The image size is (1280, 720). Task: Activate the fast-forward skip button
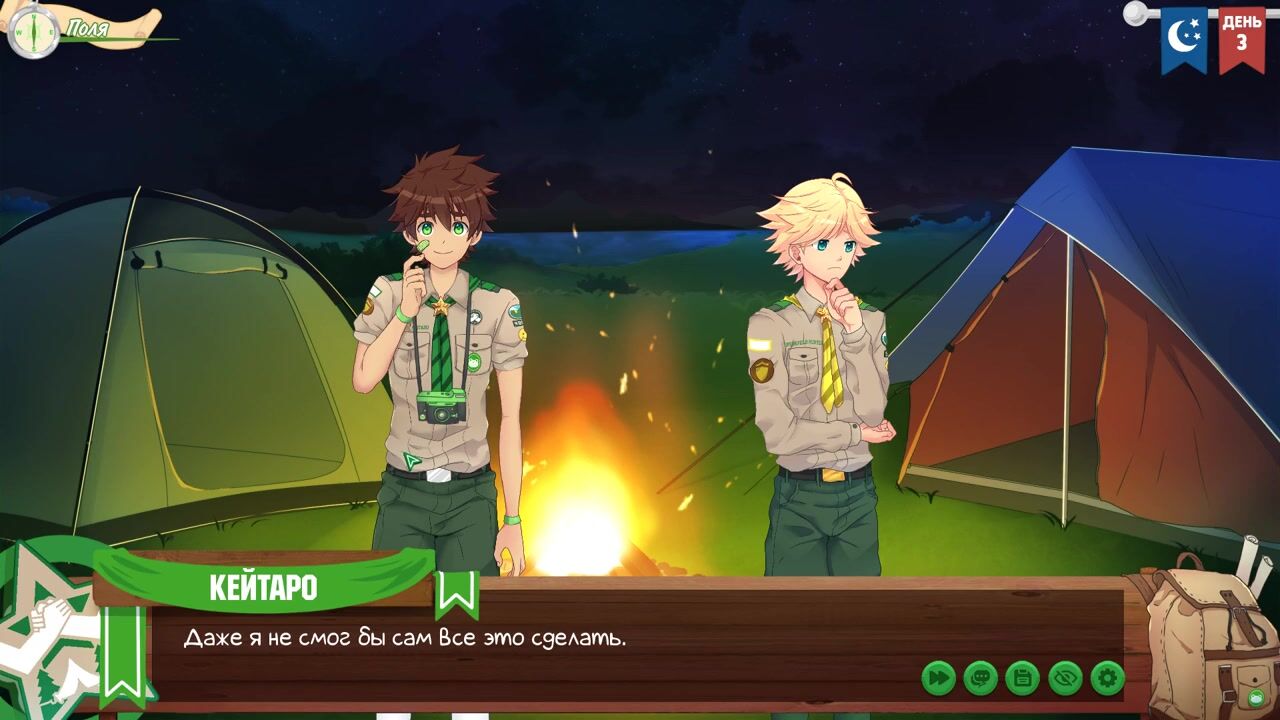pos(938,678)
